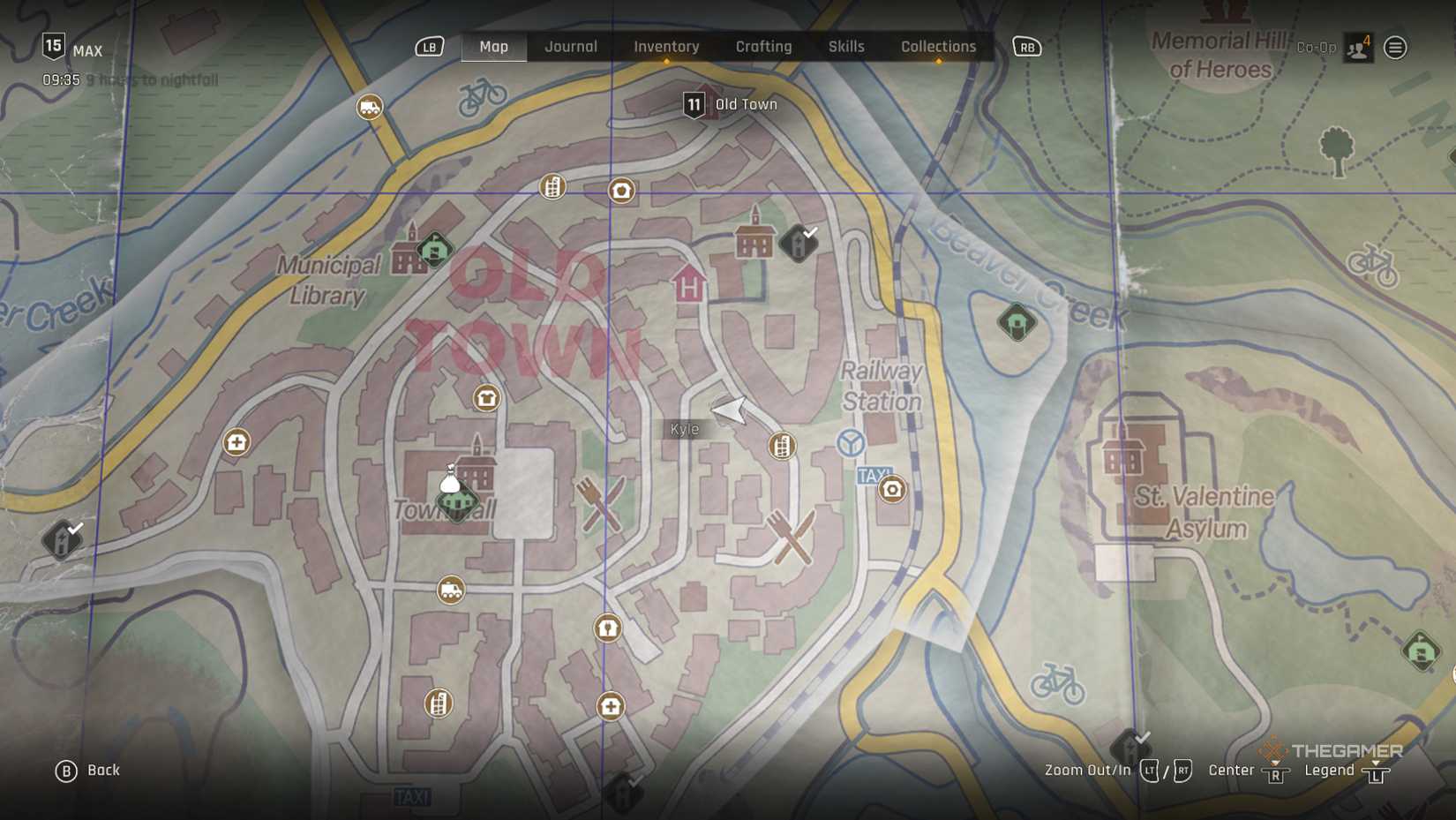Select the Municipal Library safe zone marker
This screenshot has width=1456, height=820.
pos(434,250)
